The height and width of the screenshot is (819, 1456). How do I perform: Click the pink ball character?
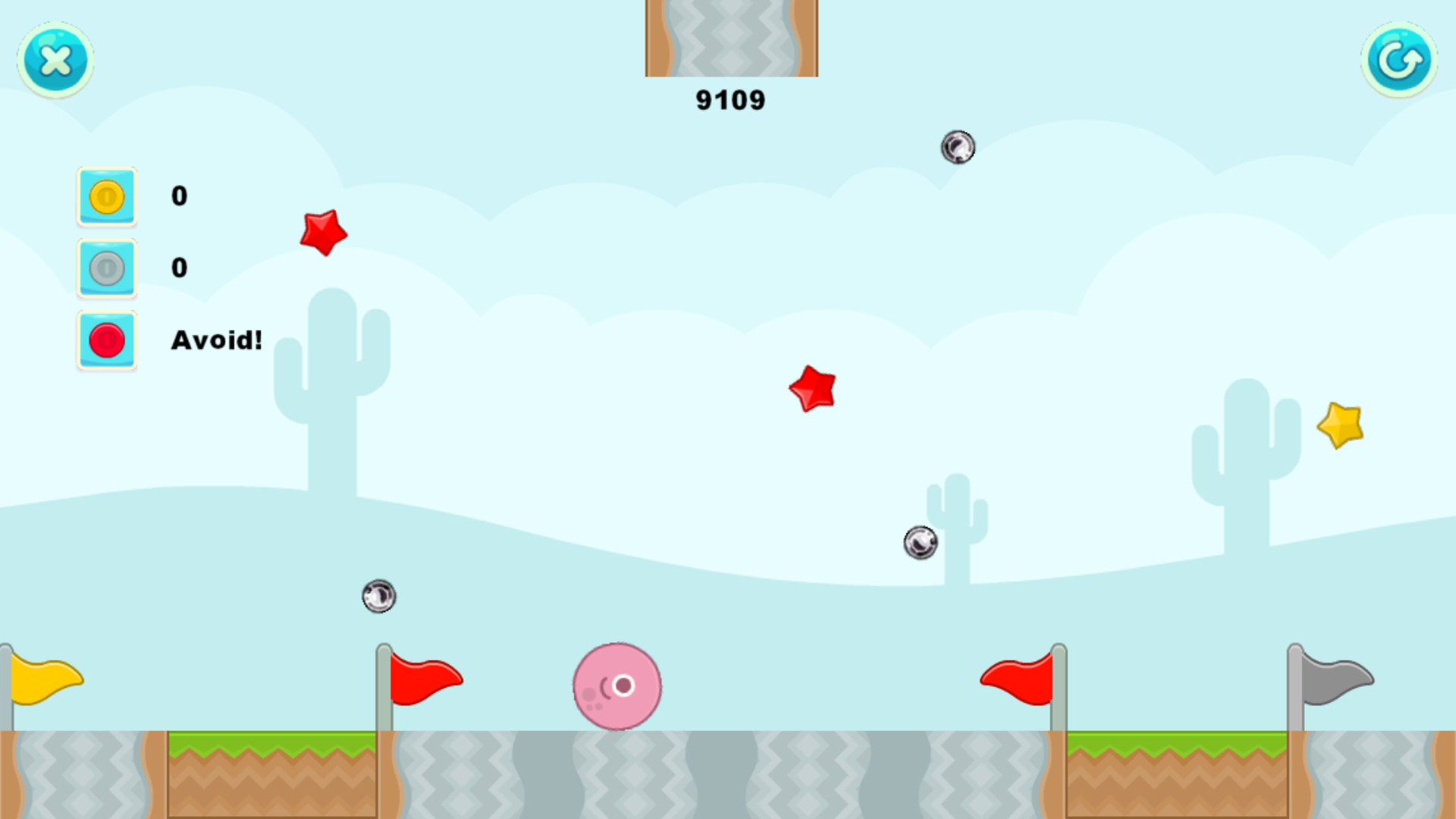coord(617,686)
